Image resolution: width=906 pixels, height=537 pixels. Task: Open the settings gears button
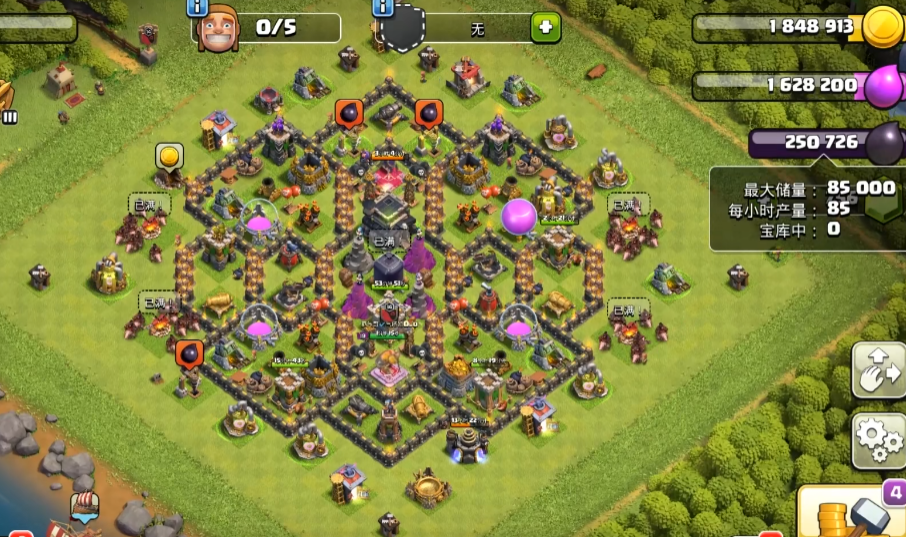879,441
